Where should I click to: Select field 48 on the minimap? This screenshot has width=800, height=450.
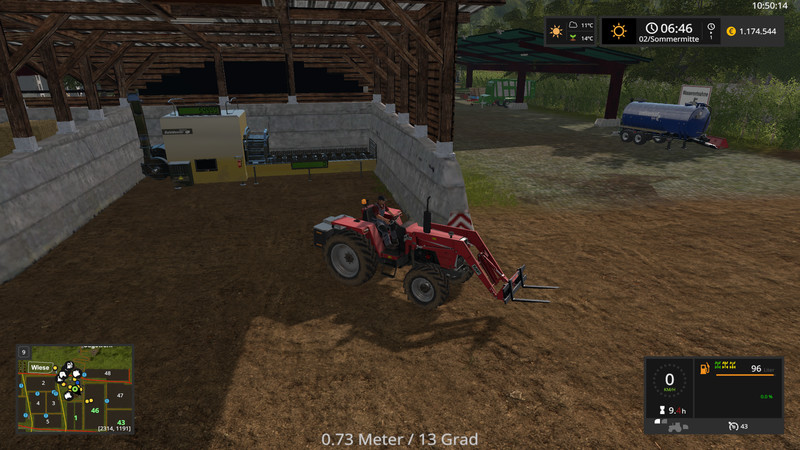click(107, 373)
